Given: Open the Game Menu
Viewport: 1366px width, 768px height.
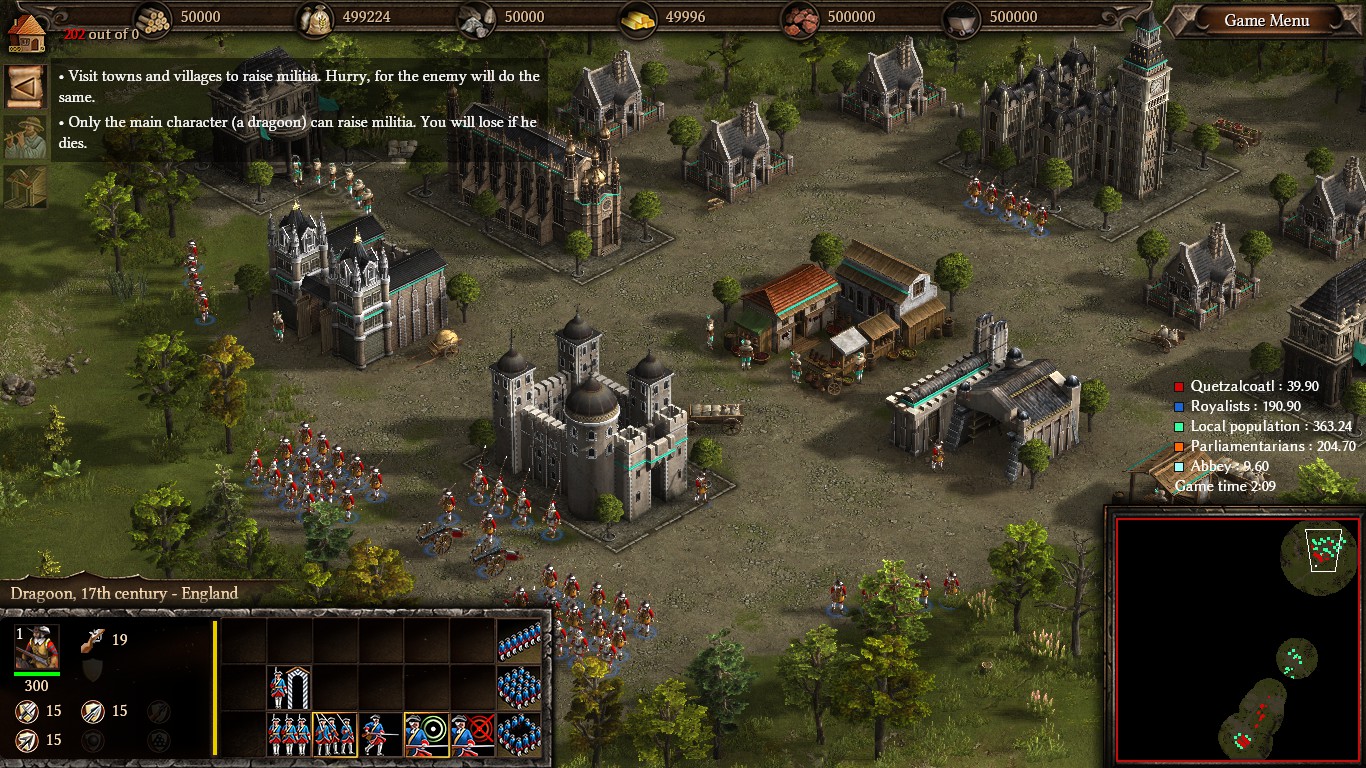Looking at the screenshot, I should (1266, 20).
